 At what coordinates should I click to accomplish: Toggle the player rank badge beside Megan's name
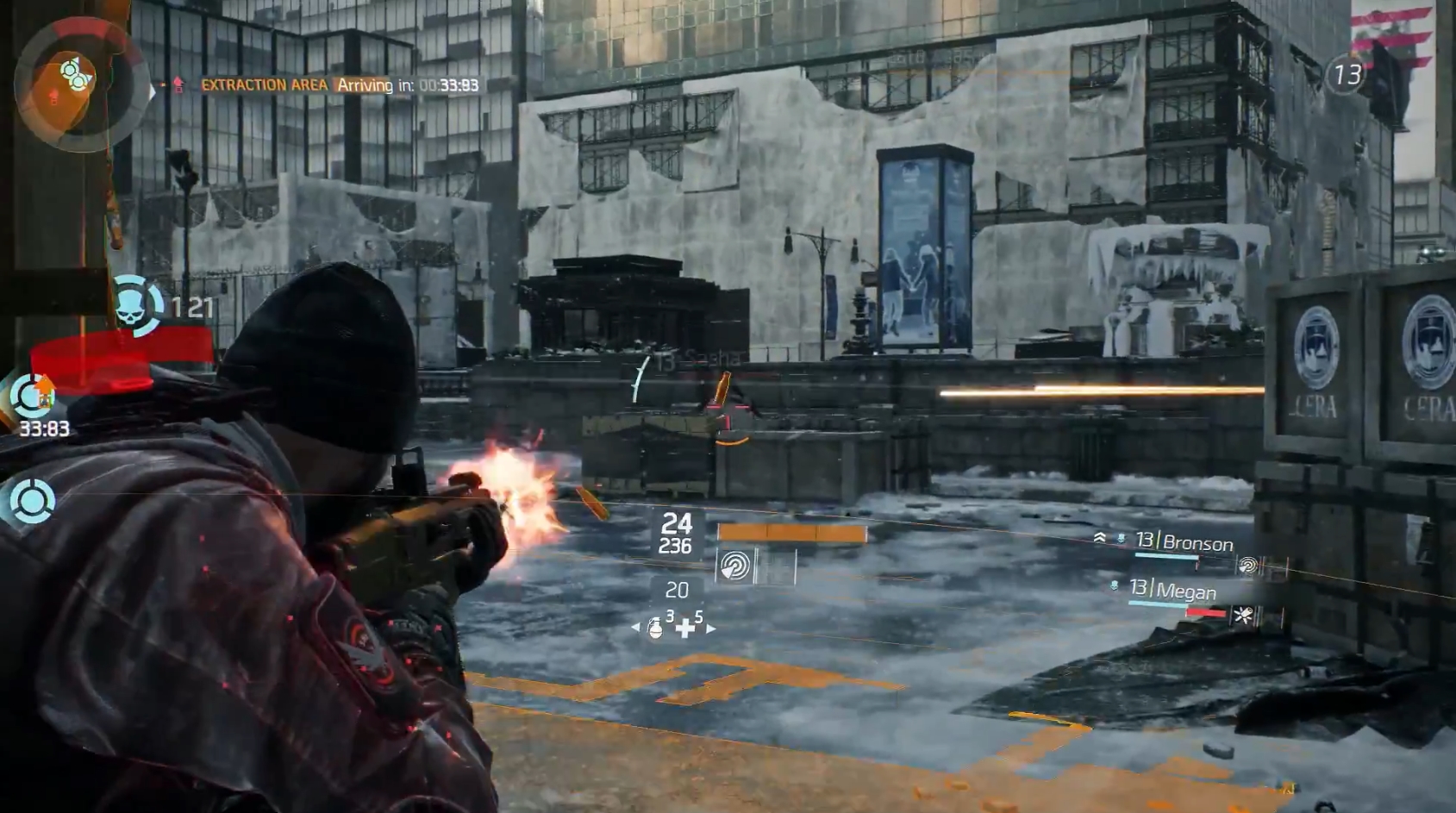(1115, 586)
